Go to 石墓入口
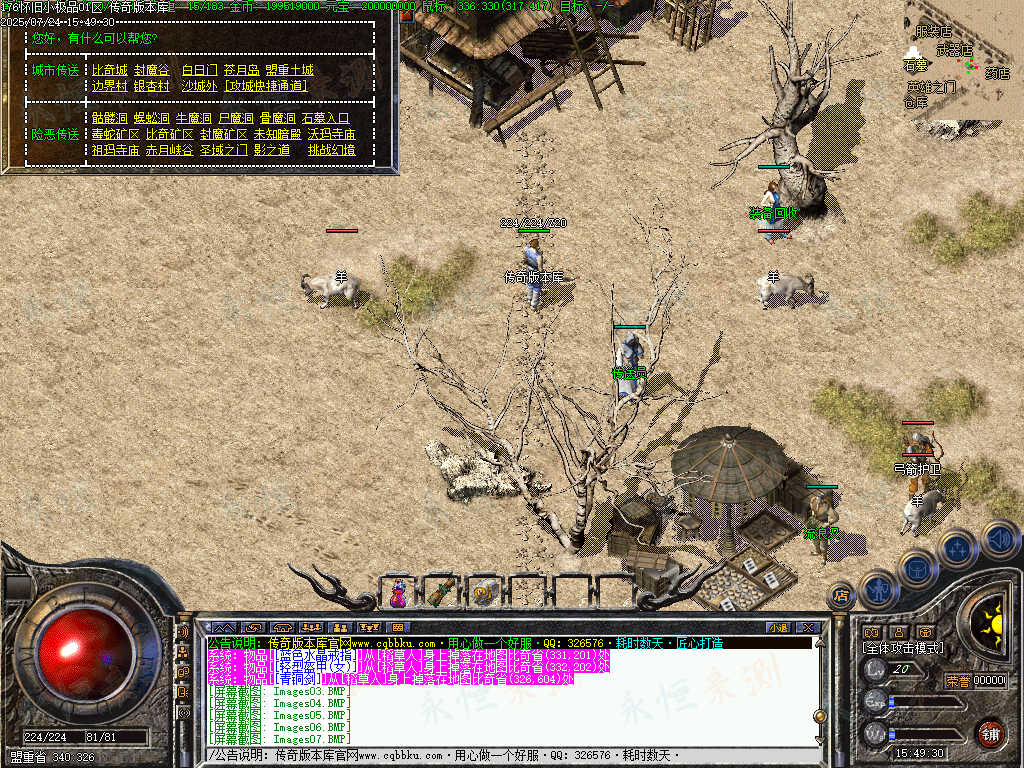The width and height of the screenshot is (1024, 768). (x=325, y=118)
